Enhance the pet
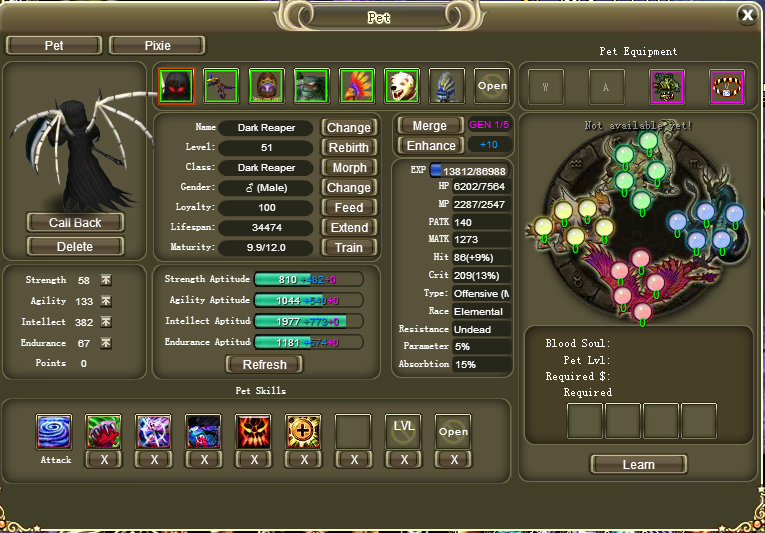Image resolution: width=765 pixels, height=533 pixels. [x=430, y=146]
